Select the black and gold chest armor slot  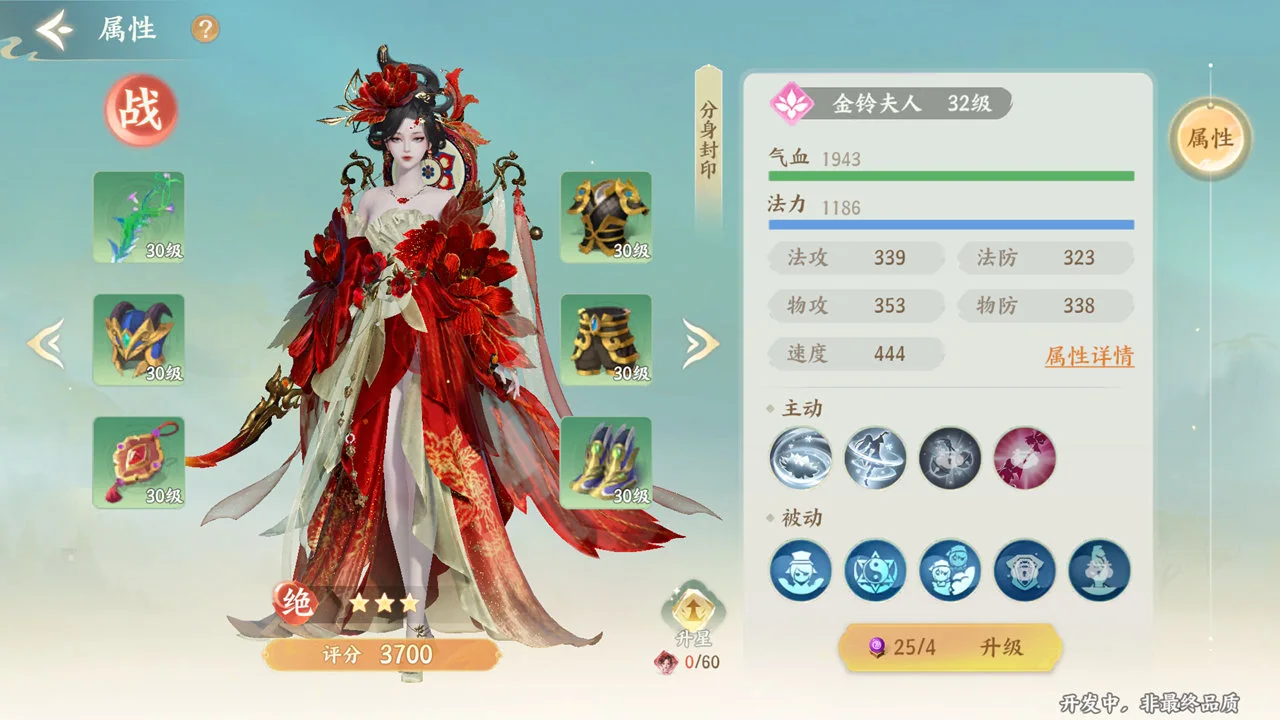click(606, 217)
